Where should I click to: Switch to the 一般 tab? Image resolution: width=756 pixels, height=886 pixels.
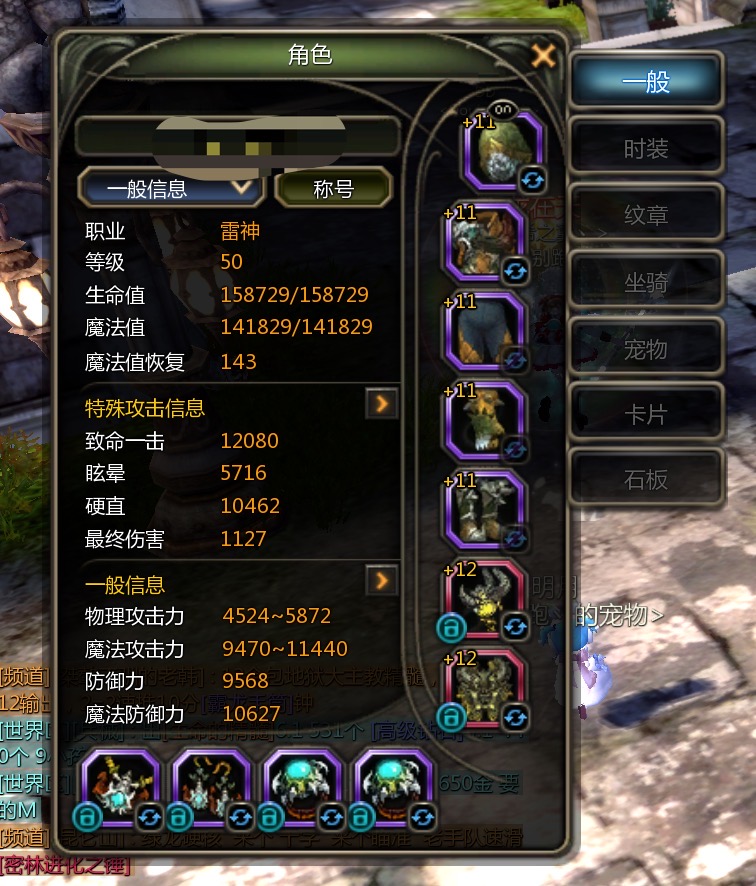(x=646, y=82)
